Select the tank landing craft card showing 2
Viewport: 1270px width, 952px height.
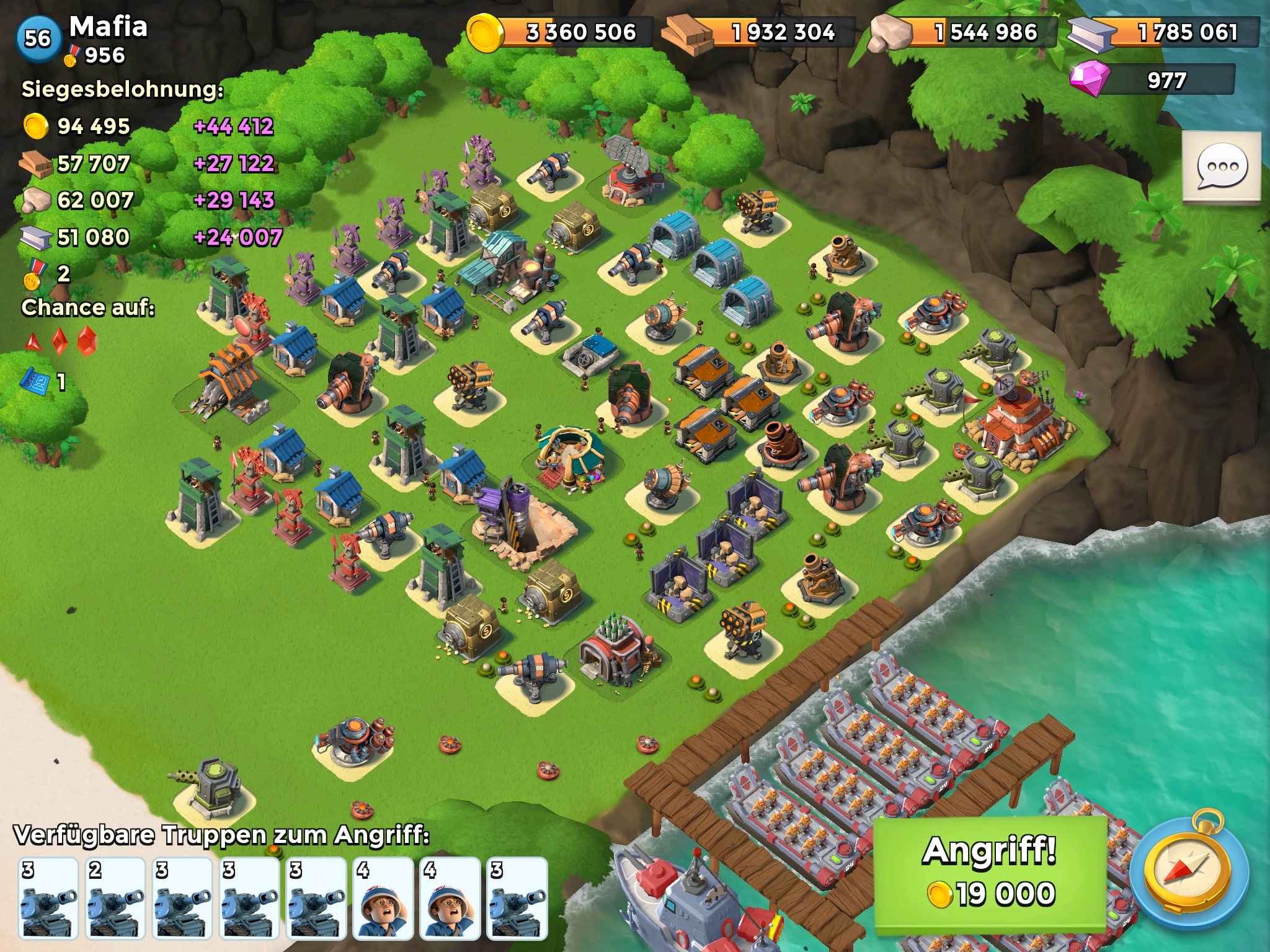point(116,898)
